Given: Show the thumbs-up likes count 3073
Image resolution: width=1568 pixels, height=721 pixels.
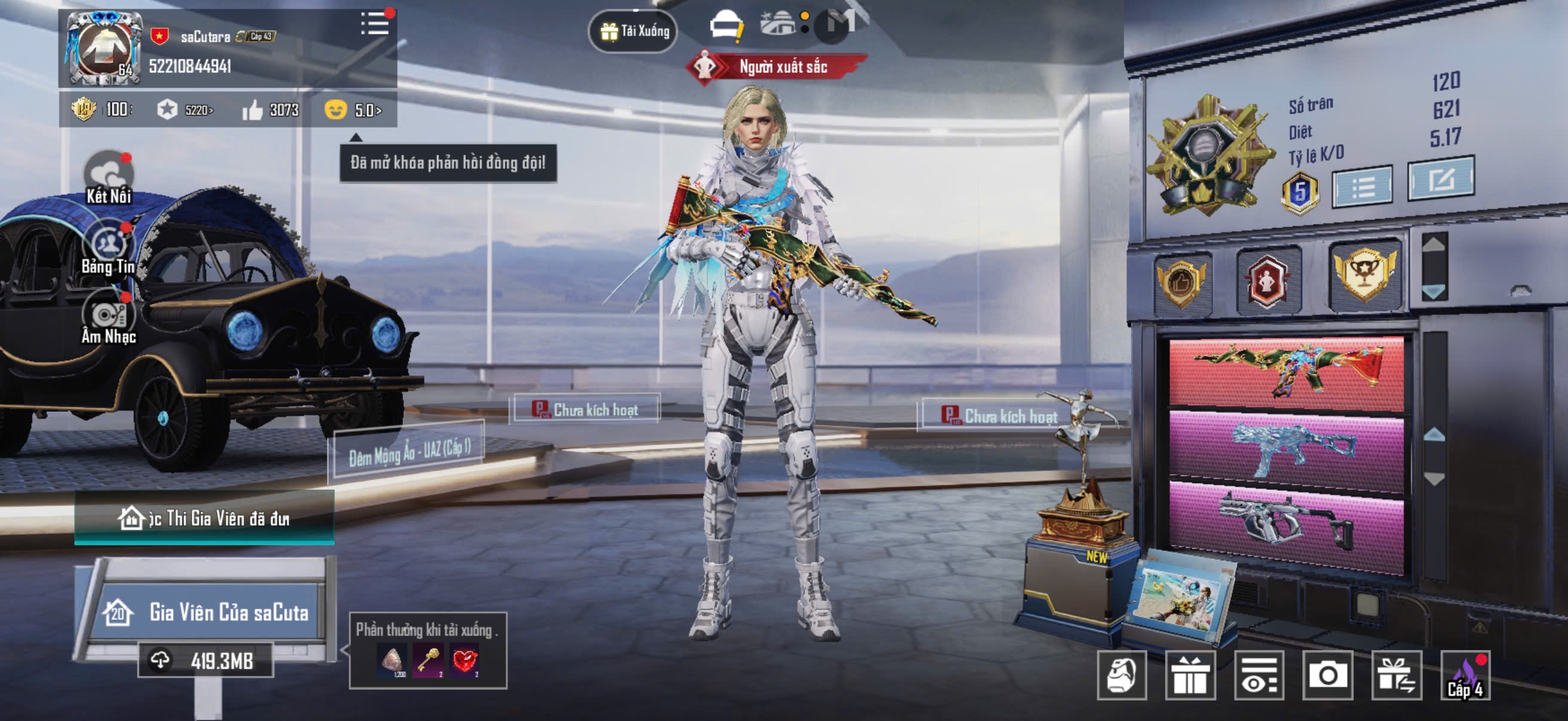Looking at the screenshot, I should [x=271, y=110].
